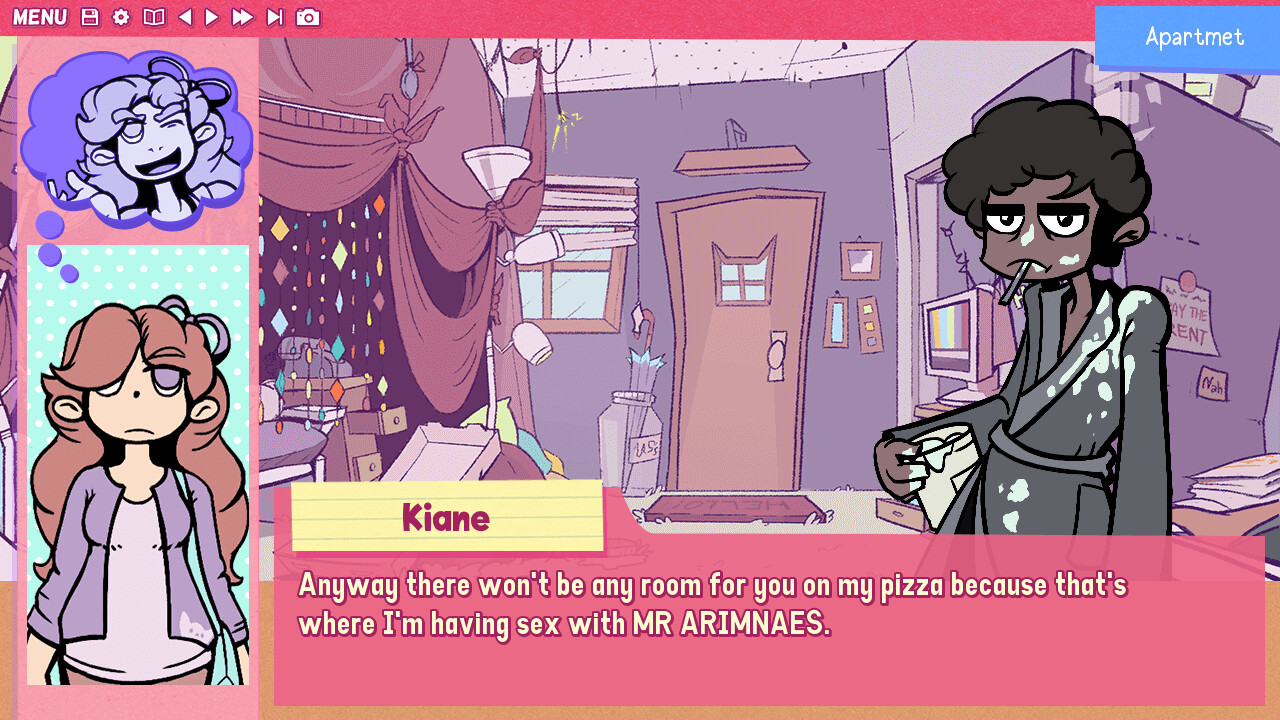Take a screenshot with the camera icon
This screenshot has height=720, width=1280.
[308, 17]
